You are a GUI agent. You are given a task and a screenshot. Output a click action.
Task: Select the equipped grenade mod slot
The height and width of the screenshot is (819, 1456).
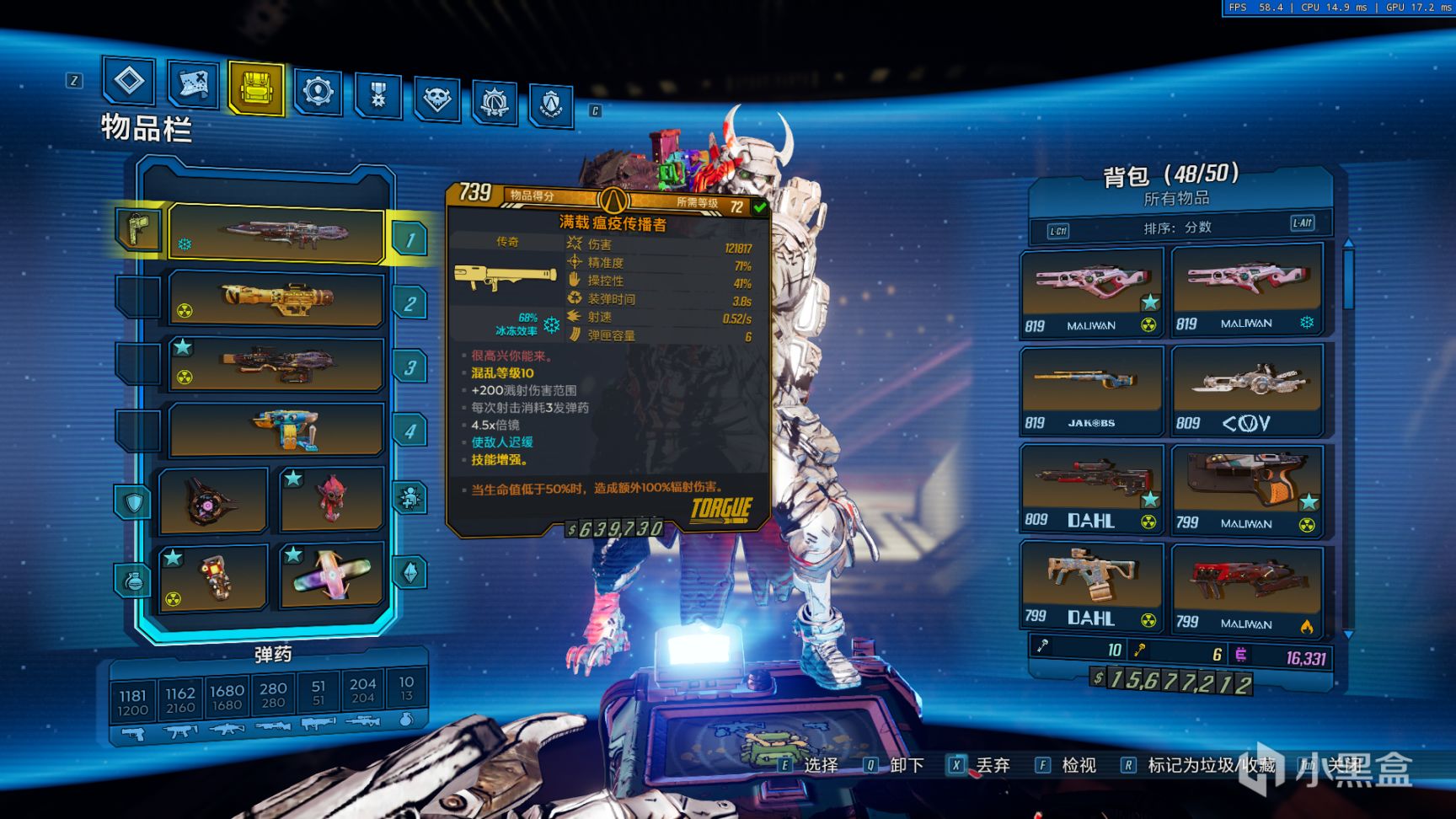[213, 577]
